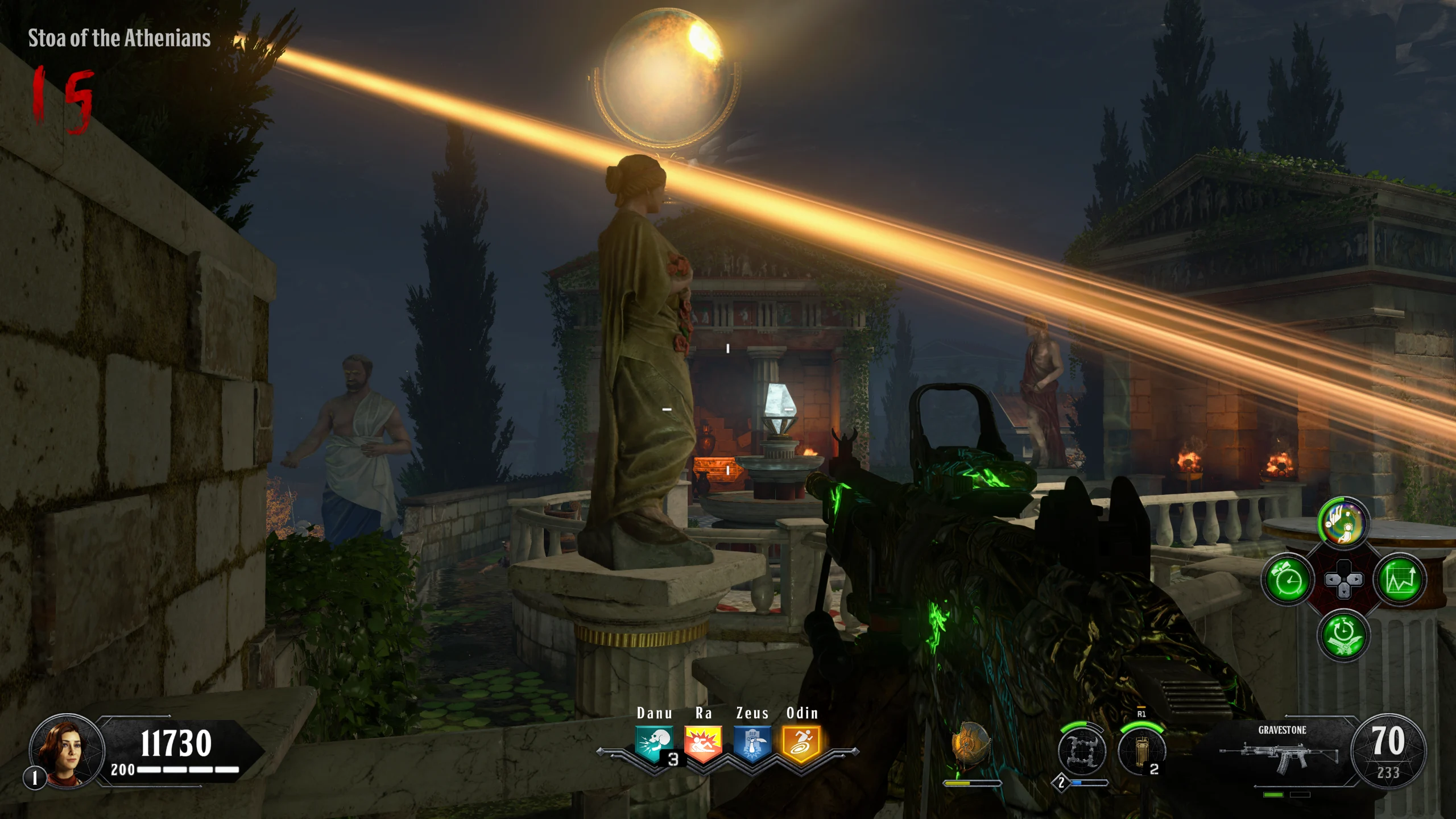Activate the rising graph elixir

pyautogui.click(x=1400, y=580)
